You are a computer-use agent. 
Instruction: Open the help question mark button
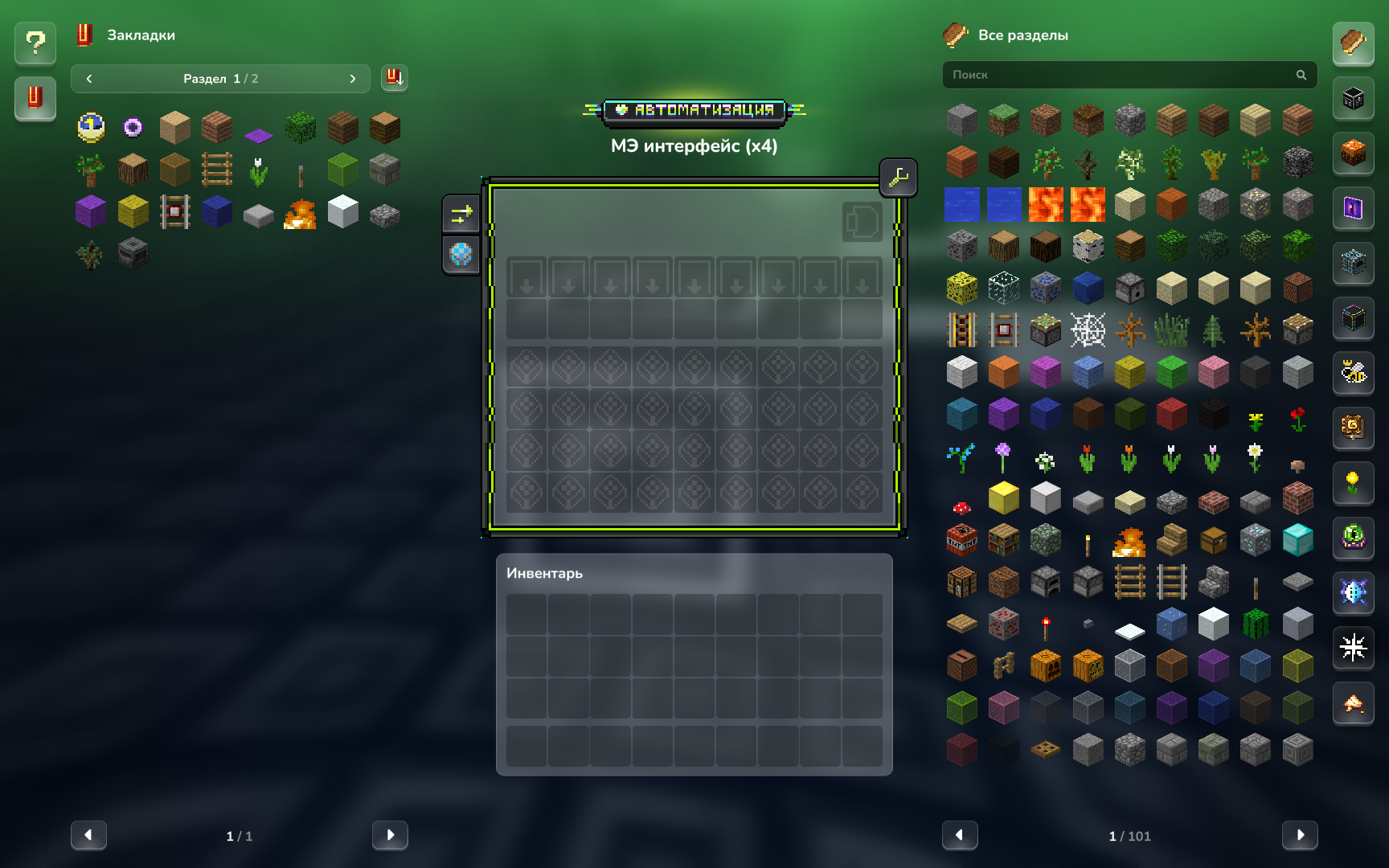(x=35, y=43)
